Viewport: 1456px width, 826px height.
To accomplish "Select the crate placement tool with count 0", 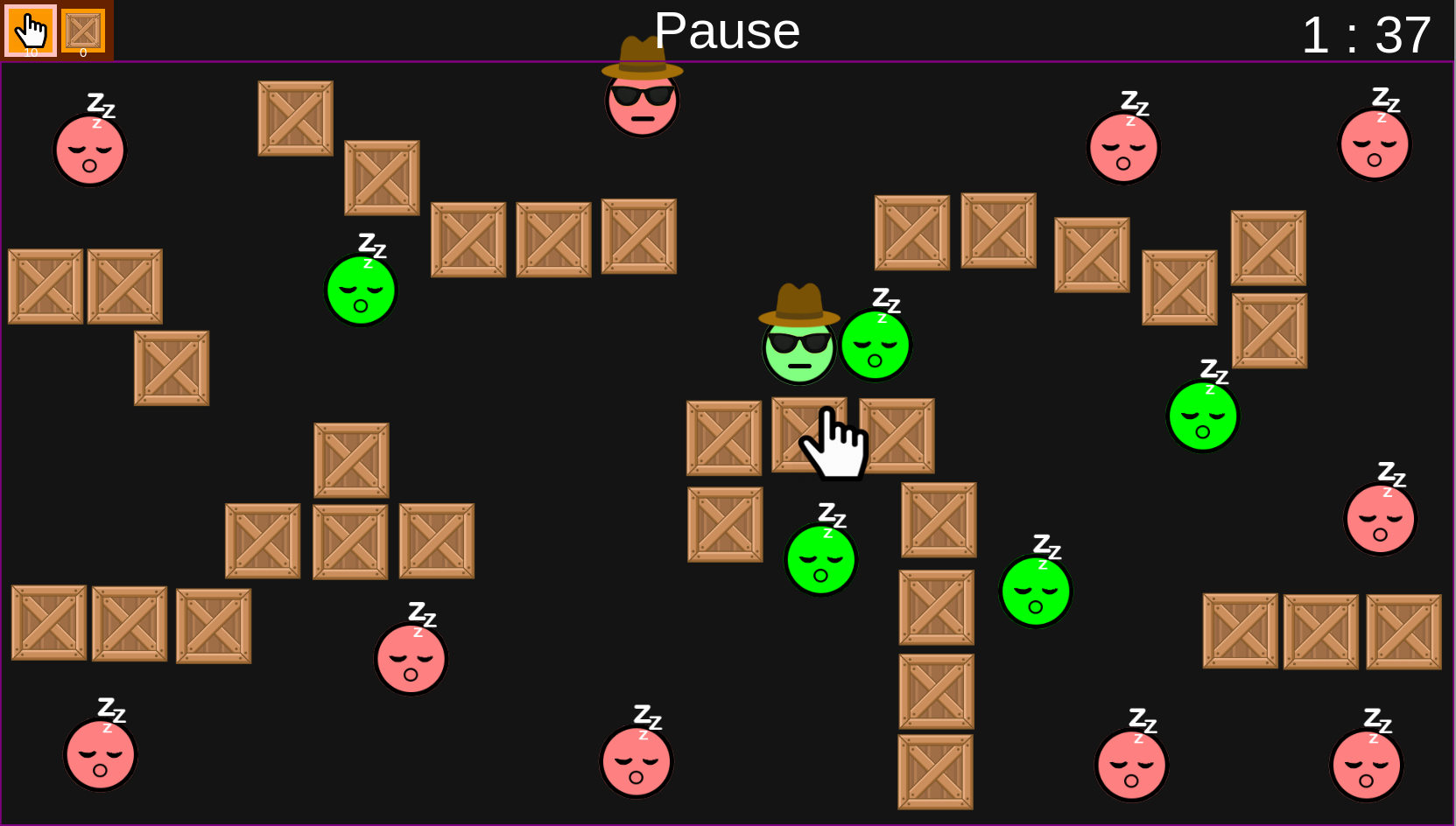I will [x=83, y=30].
